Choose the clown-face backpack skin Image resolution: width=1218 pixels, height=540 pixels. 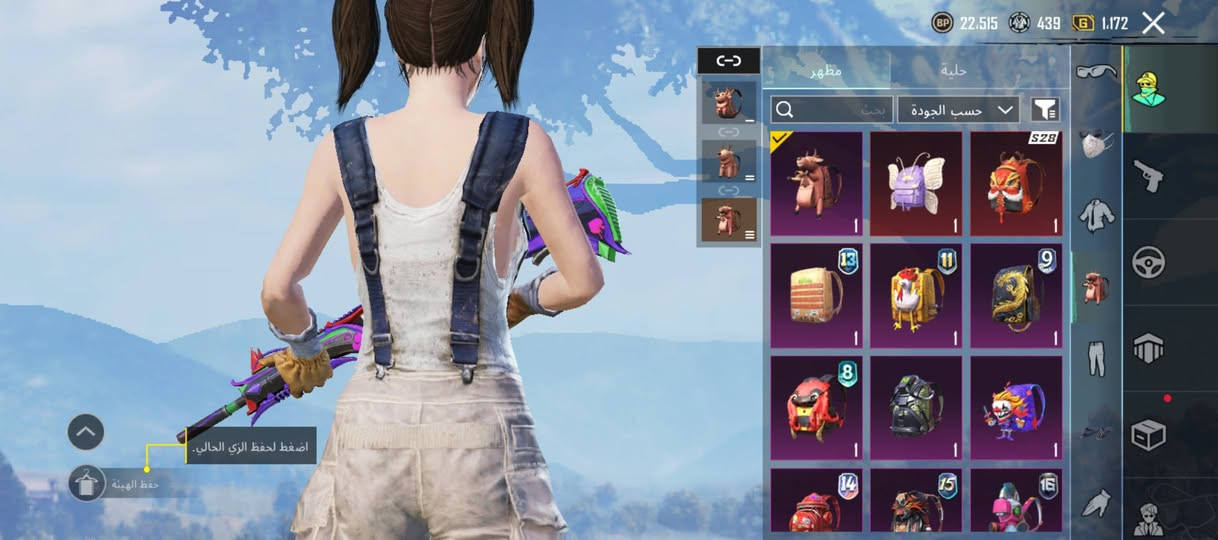coord(1016,408)
